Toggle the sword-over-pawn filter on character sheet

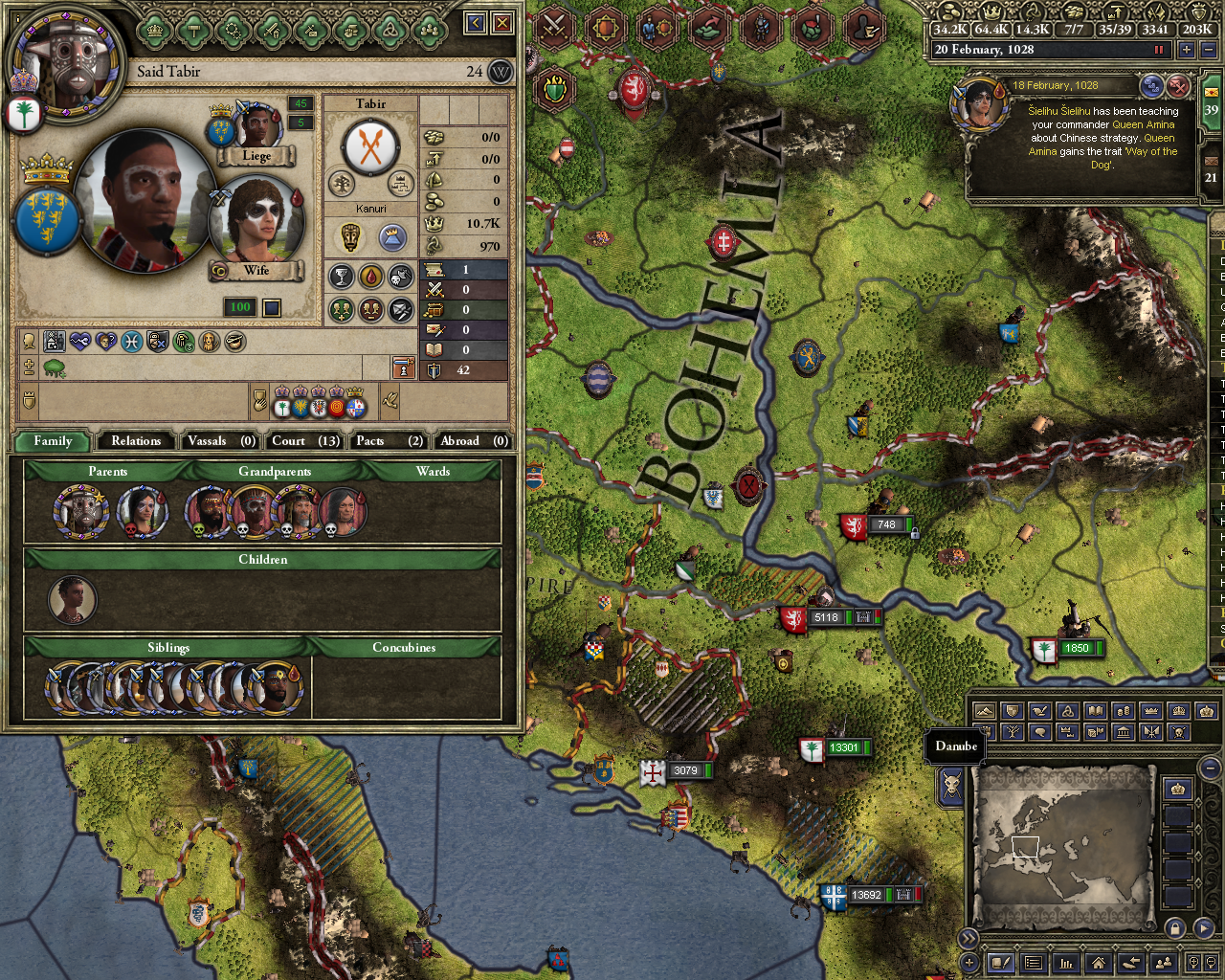pyautogui.click(x=404, y=369)
